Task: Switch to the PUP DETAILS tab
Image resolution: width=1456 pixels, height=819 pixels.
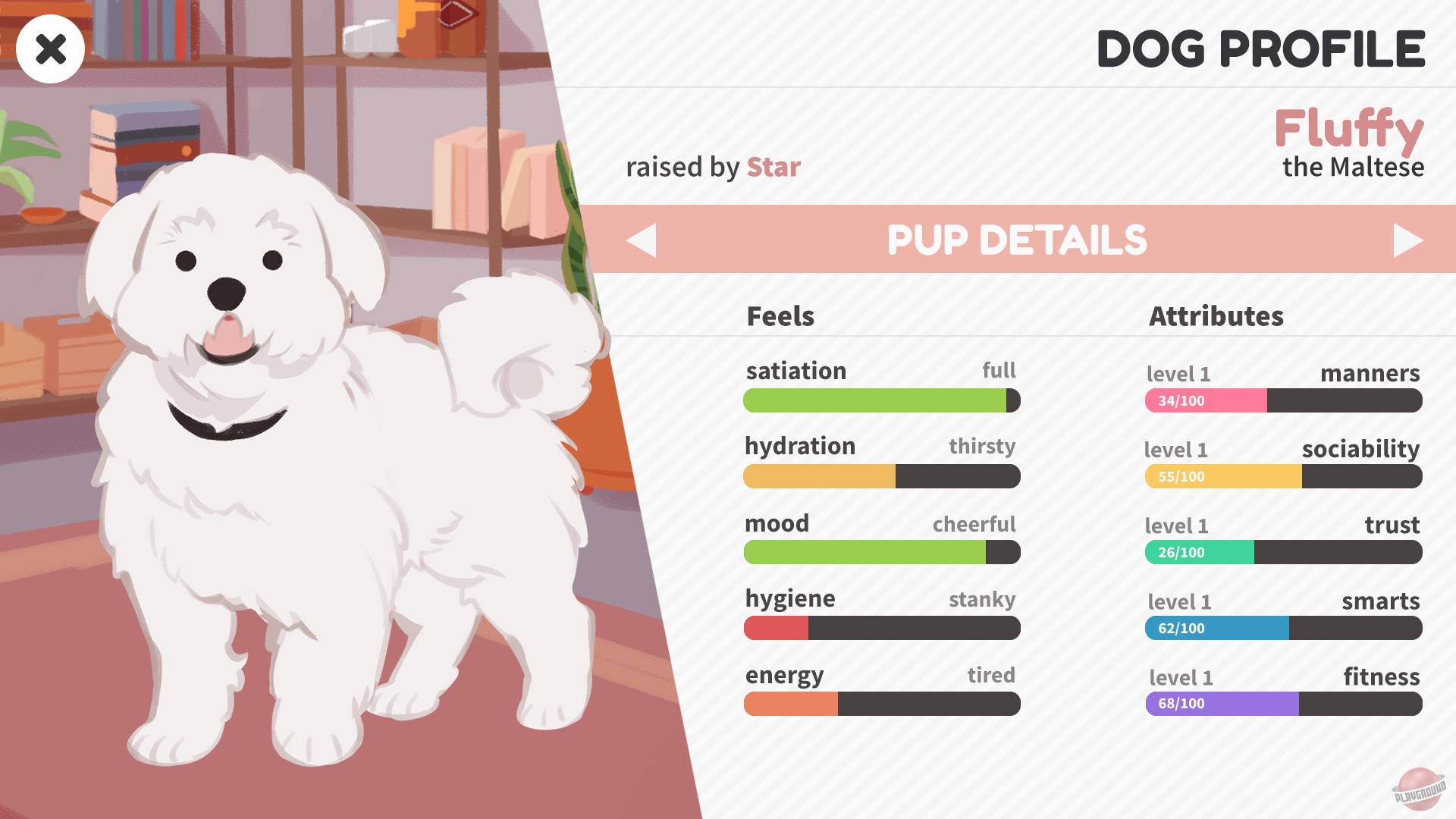Action: (1018, 241)
